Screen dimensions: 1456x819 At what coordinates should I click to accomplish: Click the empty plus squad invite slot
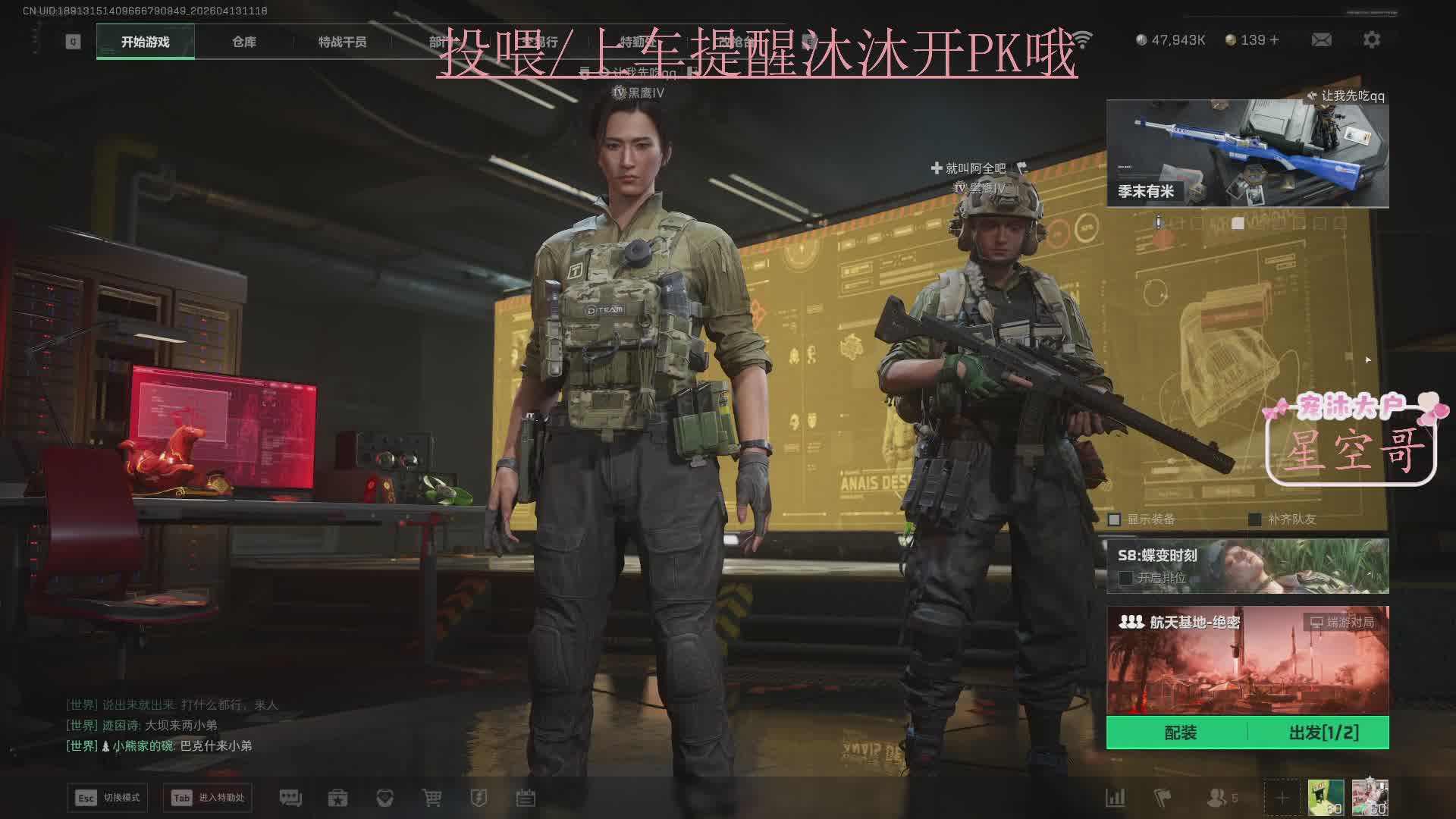point(1282,798)
